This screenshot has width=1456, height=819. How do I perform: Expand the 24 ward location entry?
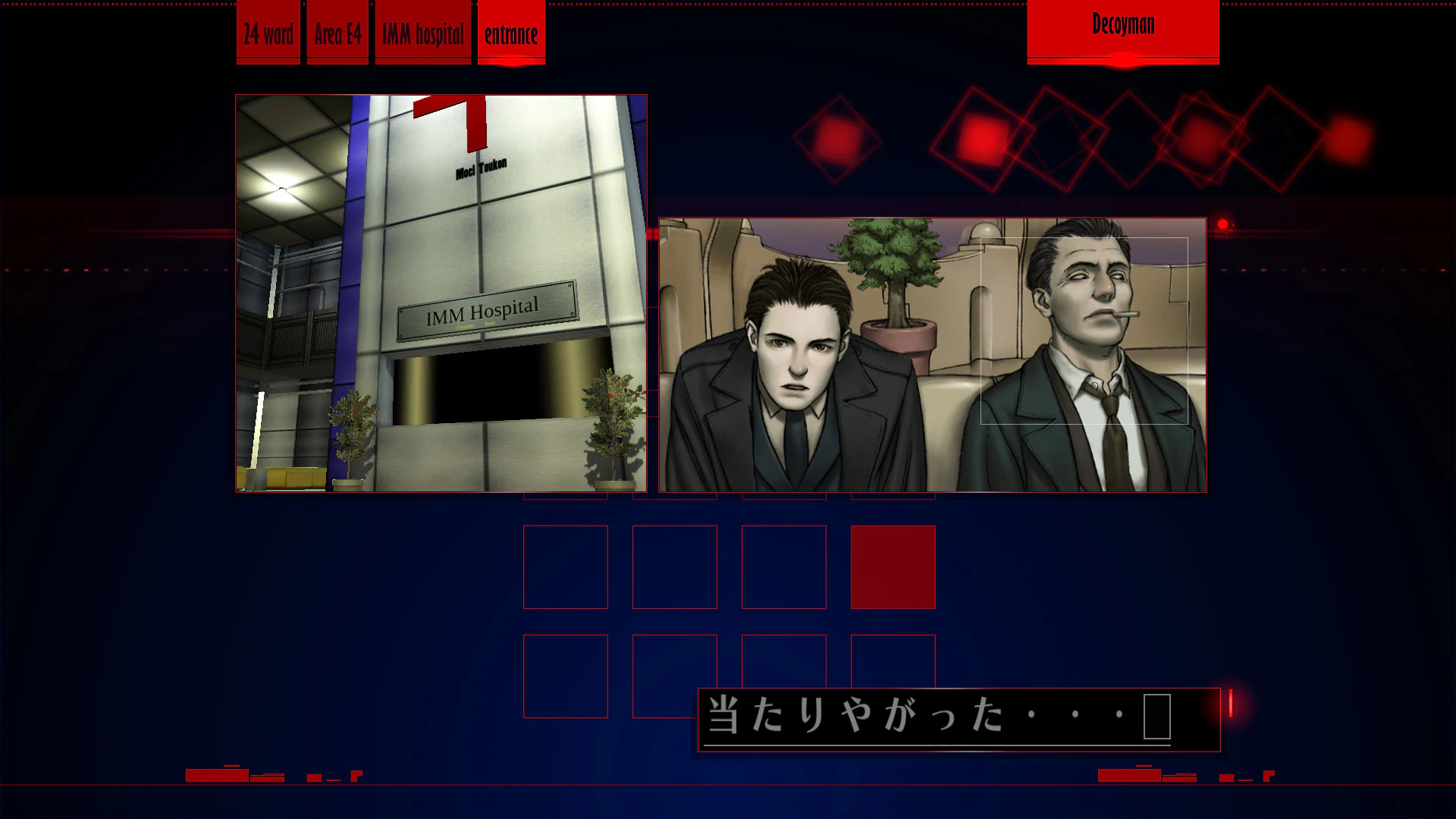pos(267,32)
